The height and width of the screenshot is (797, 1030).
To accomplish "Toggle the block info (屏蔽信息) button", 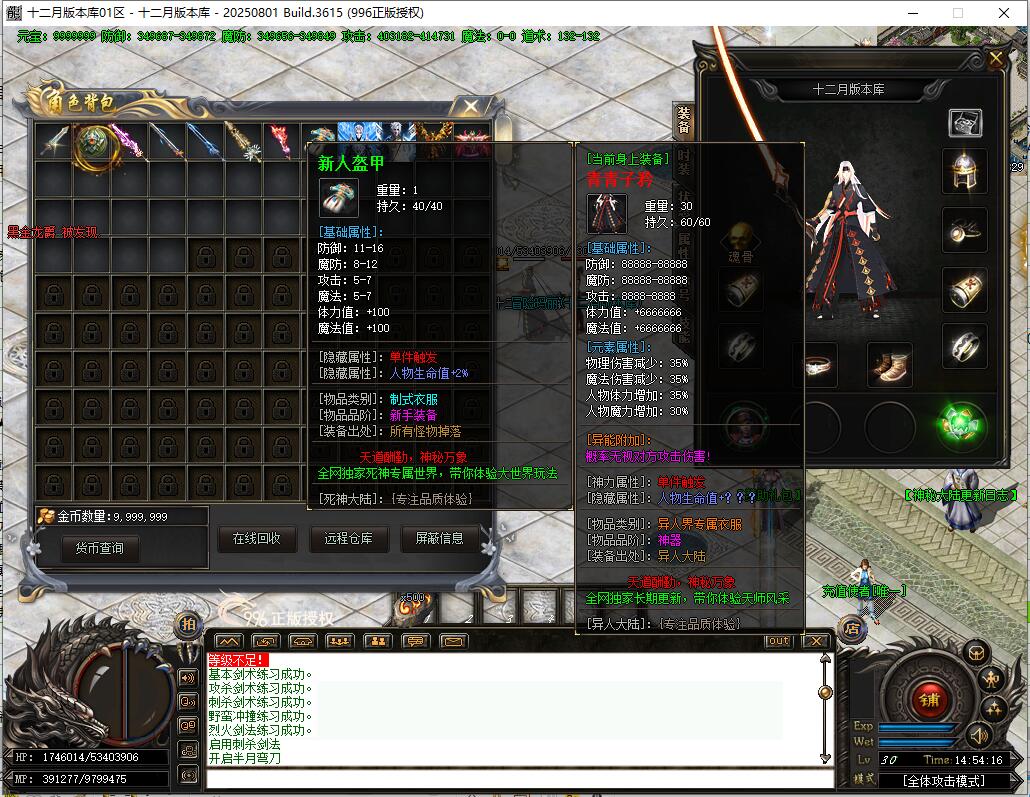I will [439, 538].
